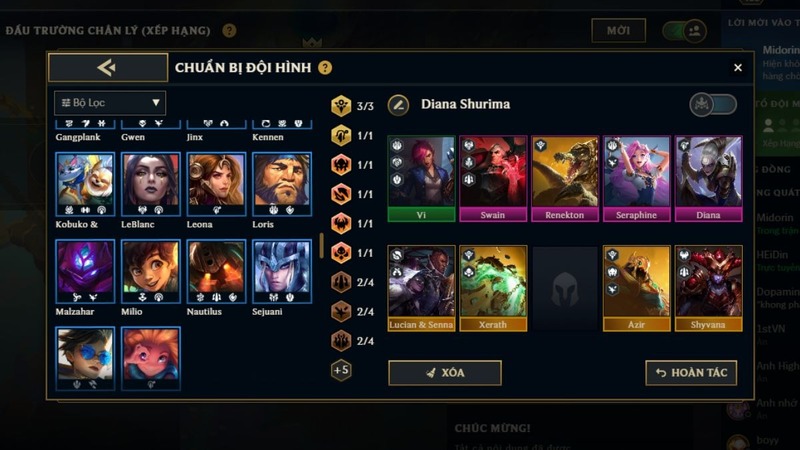
Task: Click the XÓA clear button
Action: pyautogui.click(x=444, y=373)
